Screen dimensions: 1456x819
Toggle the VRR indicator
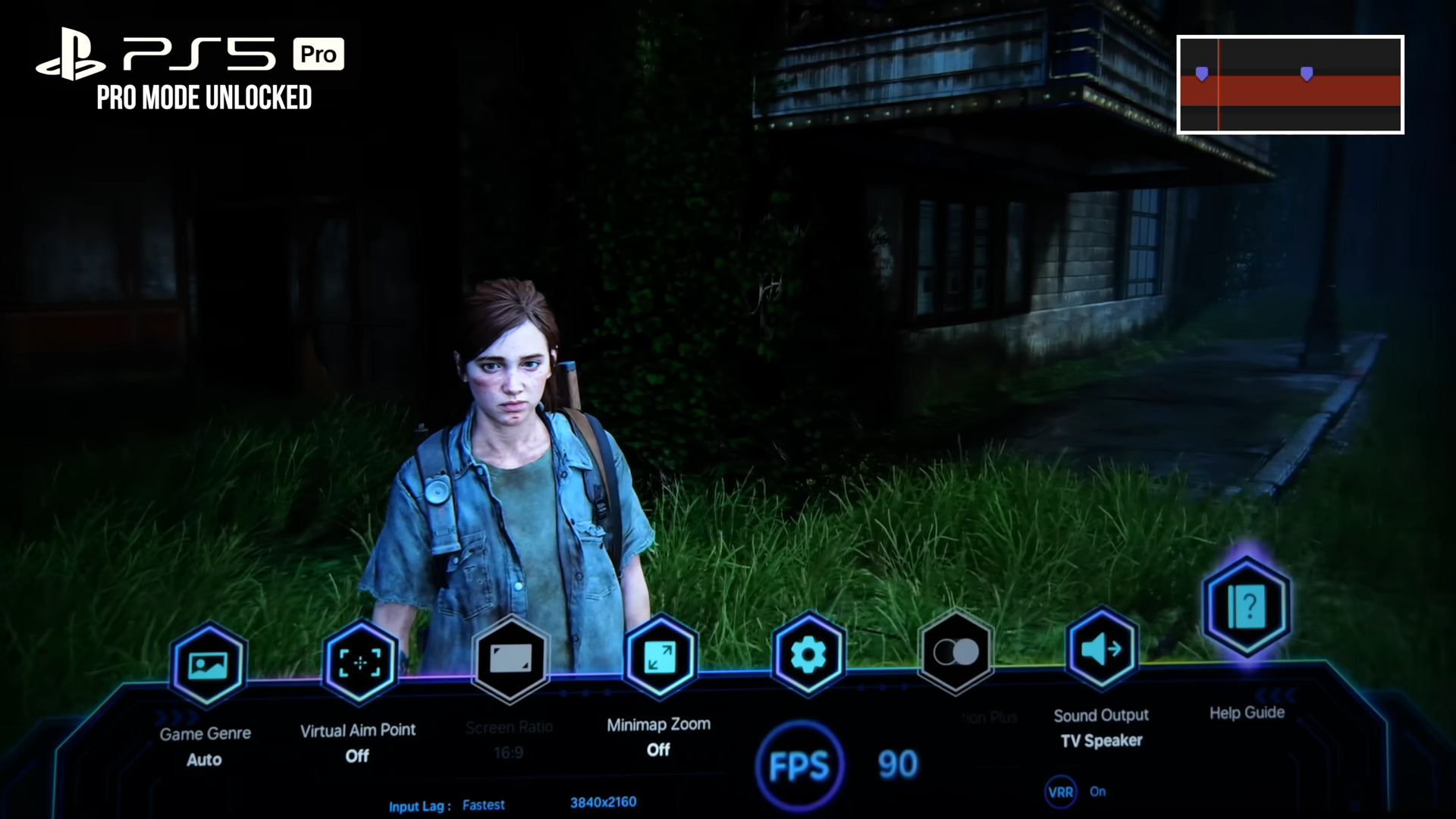coord(1060,792)
